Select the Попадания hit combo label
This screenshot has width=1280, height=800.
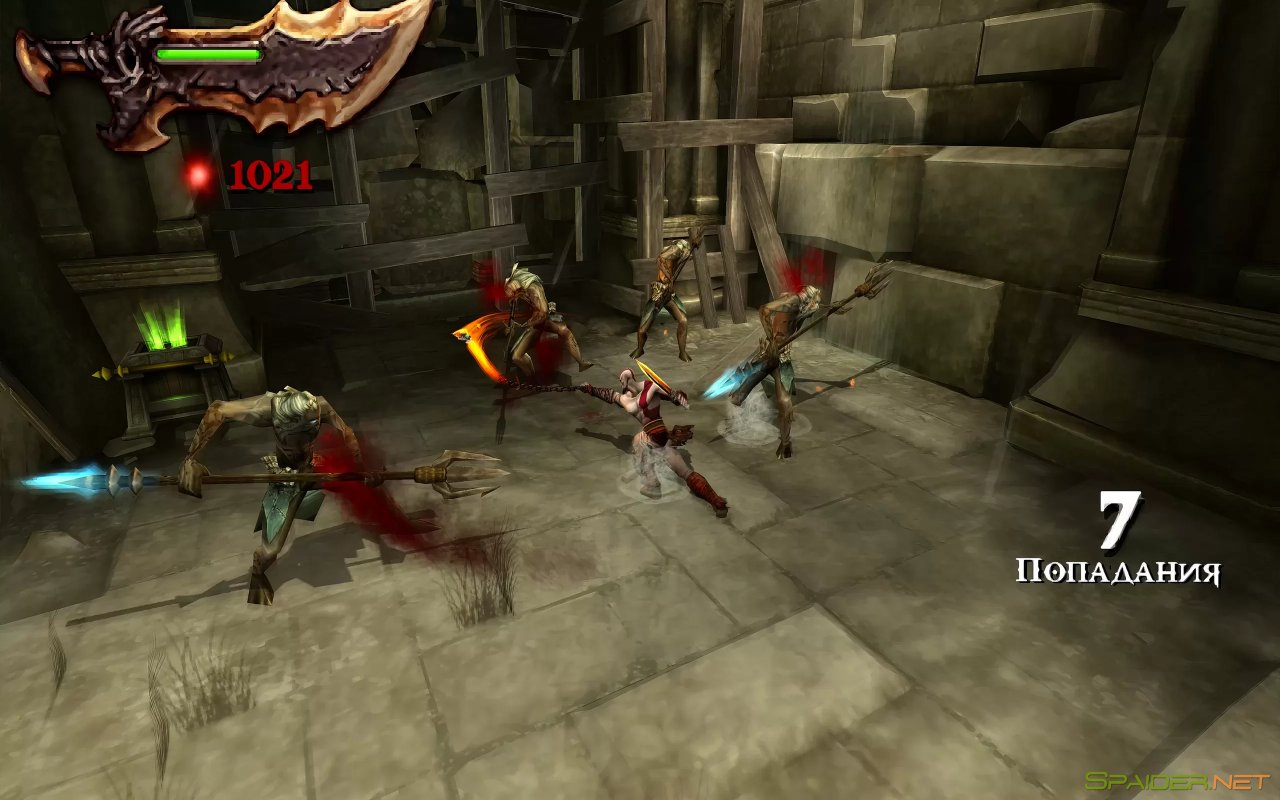click(1120, 572)
